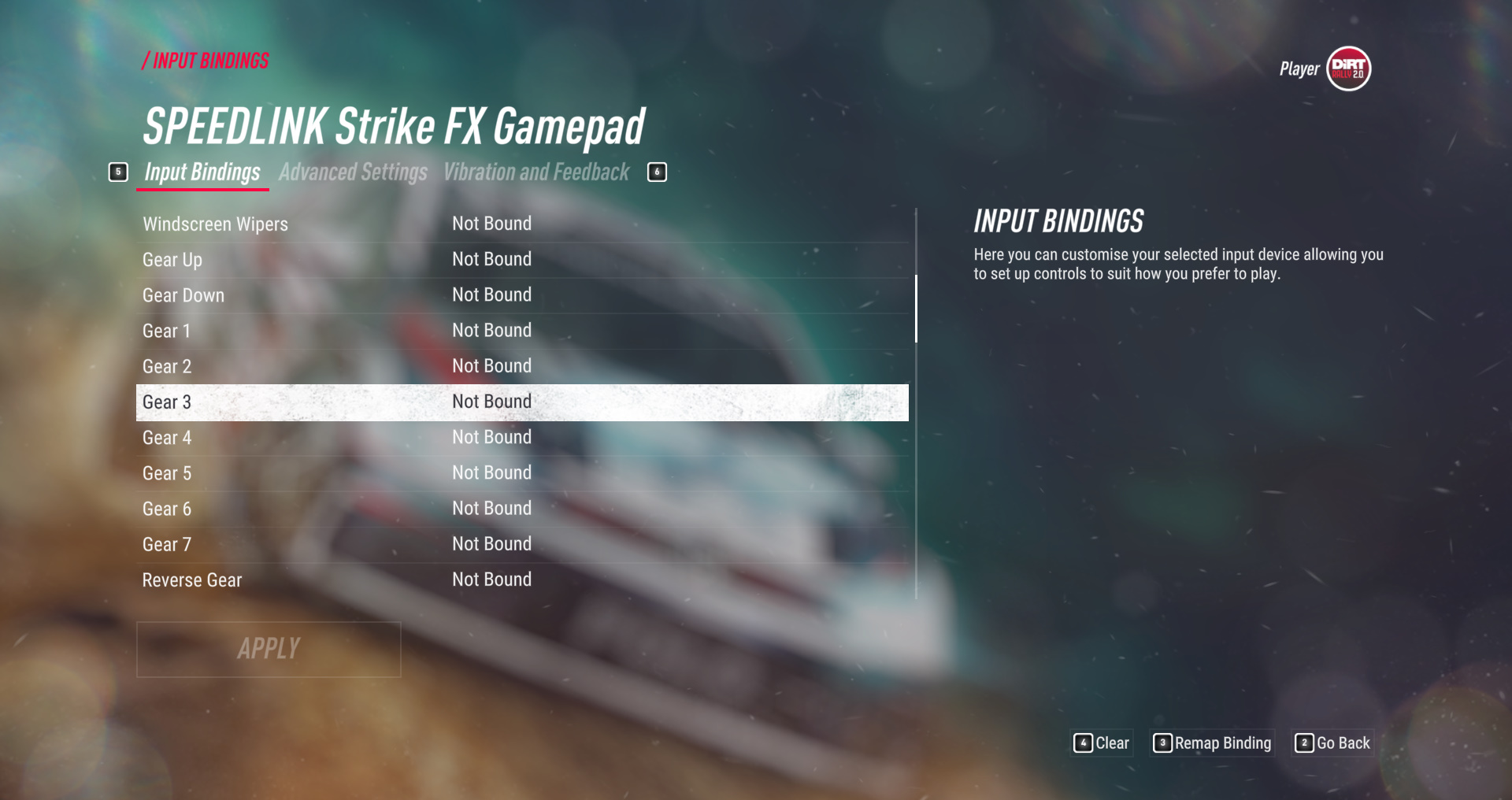1512x800 pixels.
Task: Pick the Gear 1 binding row
Action: pos(521,331)
